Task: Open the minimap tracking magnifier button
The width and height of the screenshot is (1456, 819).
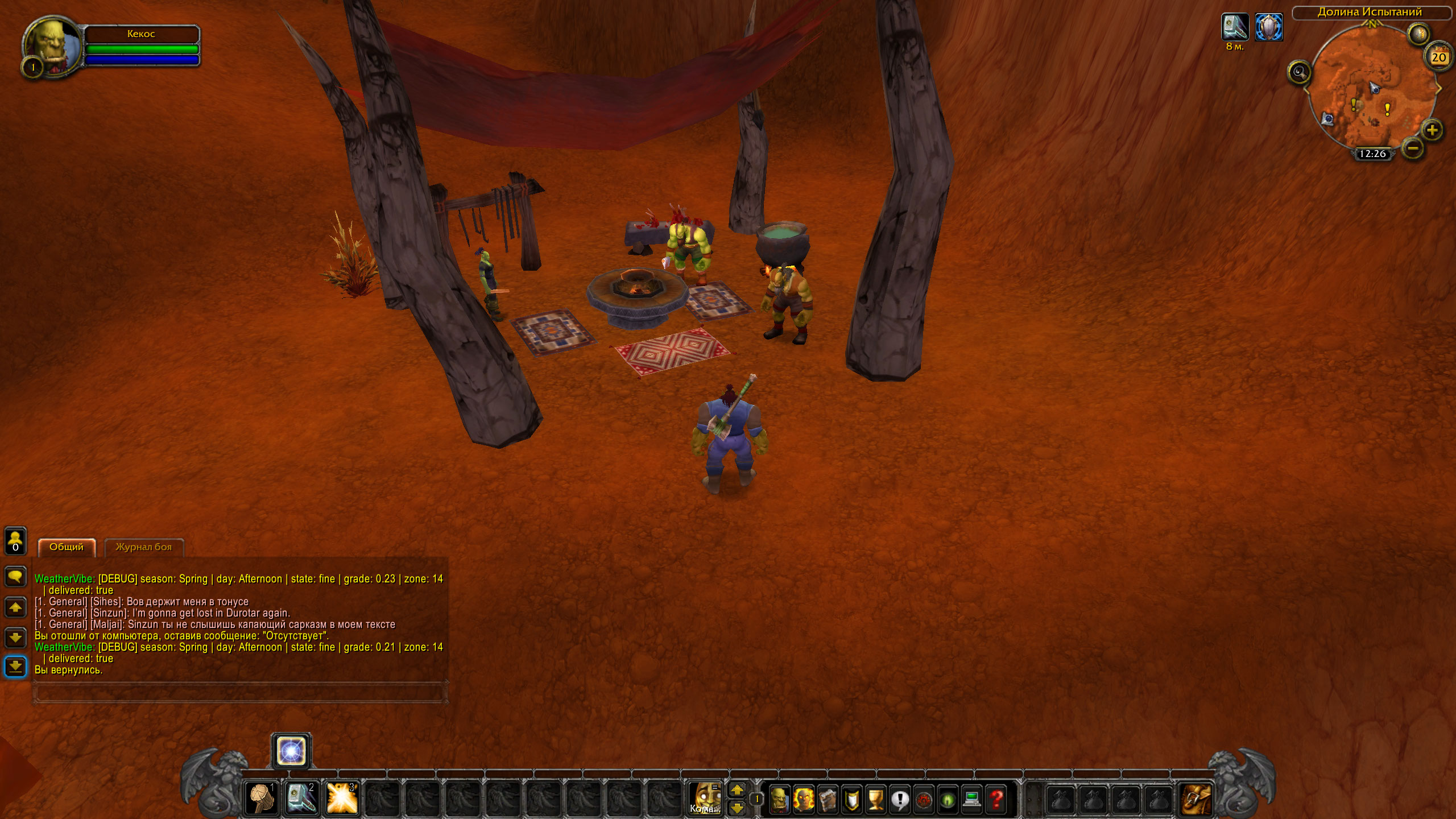Action: (1299, 72)
